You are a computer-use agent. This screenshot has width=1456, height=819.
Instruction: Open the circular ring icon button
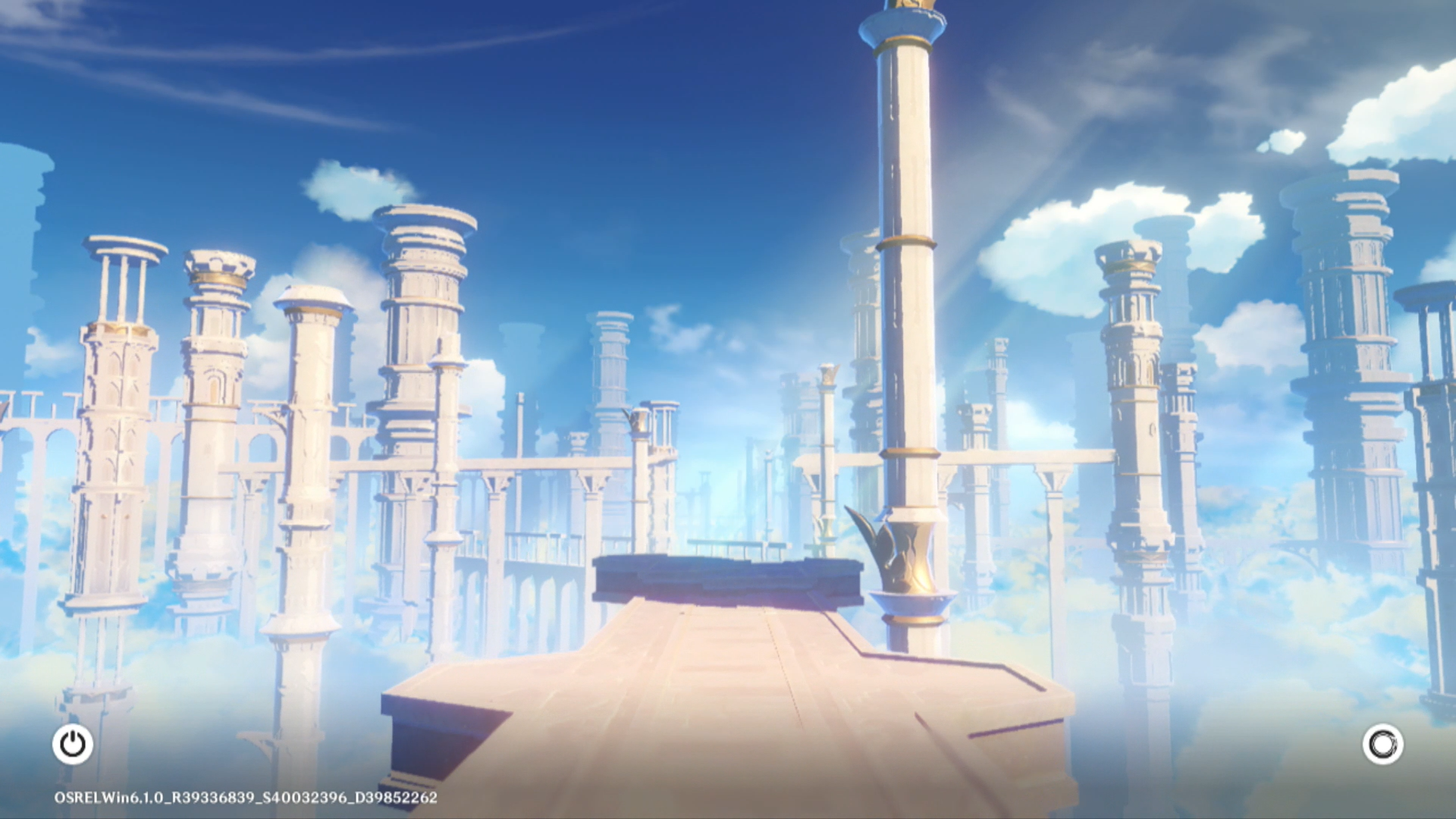point(1382,744)
